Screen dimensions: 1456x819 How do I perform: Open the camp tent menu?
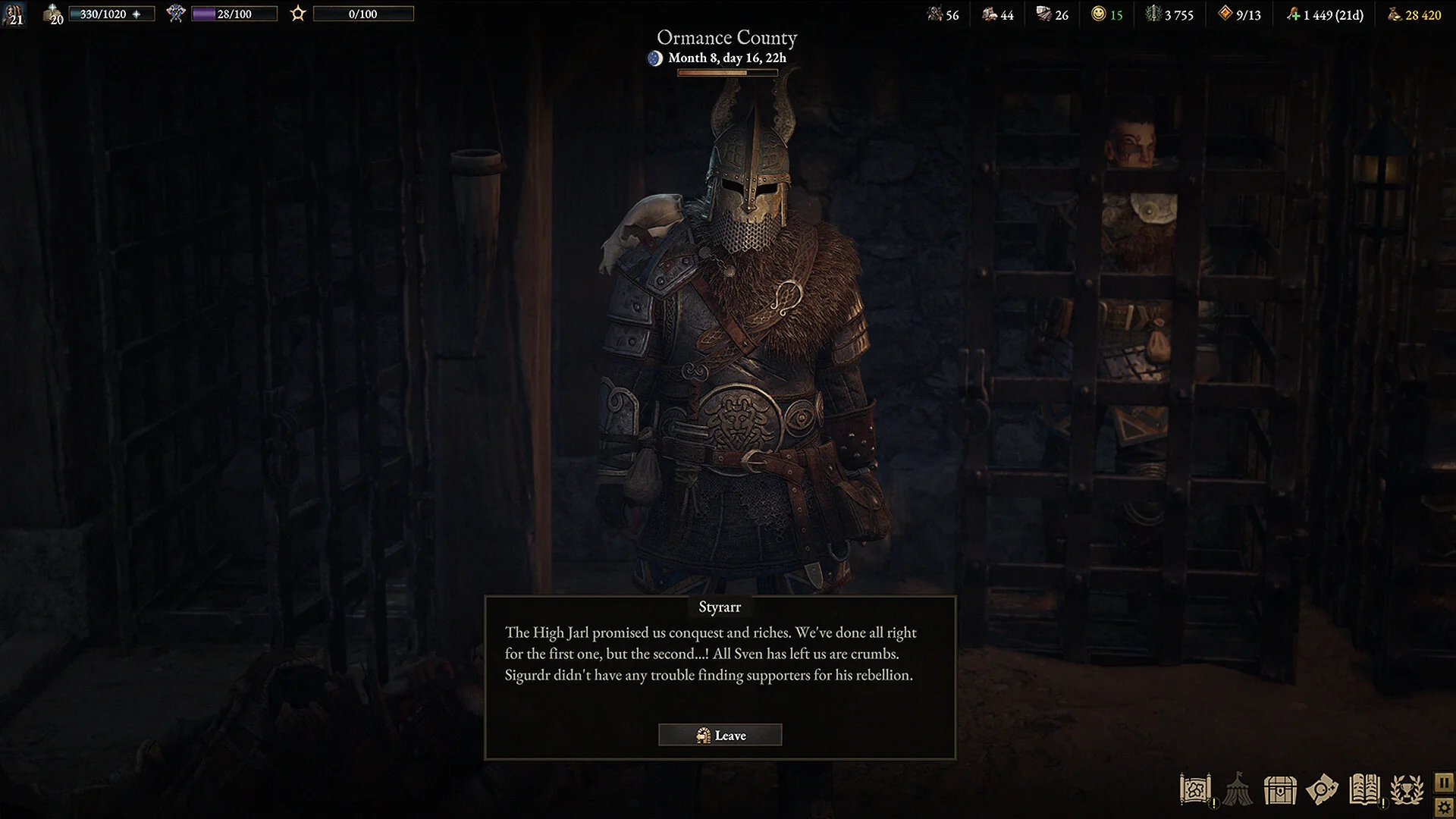[1238, 790]
